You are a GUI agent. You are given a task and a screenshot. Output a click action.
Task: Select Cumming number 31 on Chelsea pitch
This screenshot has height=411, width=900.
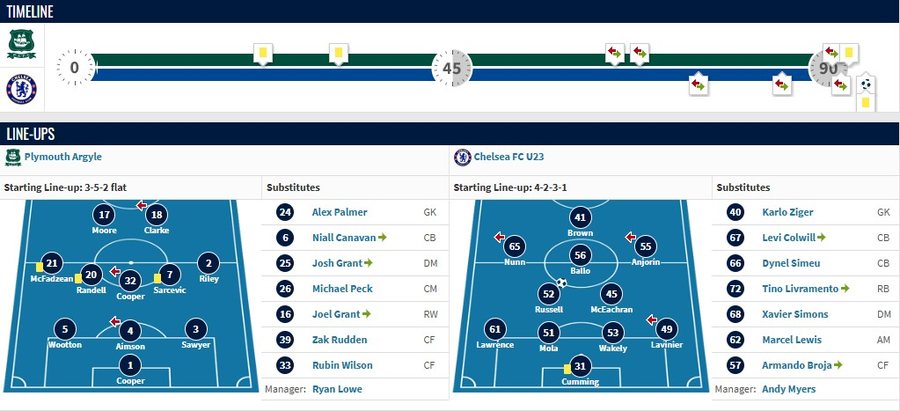tap(580, 367)
